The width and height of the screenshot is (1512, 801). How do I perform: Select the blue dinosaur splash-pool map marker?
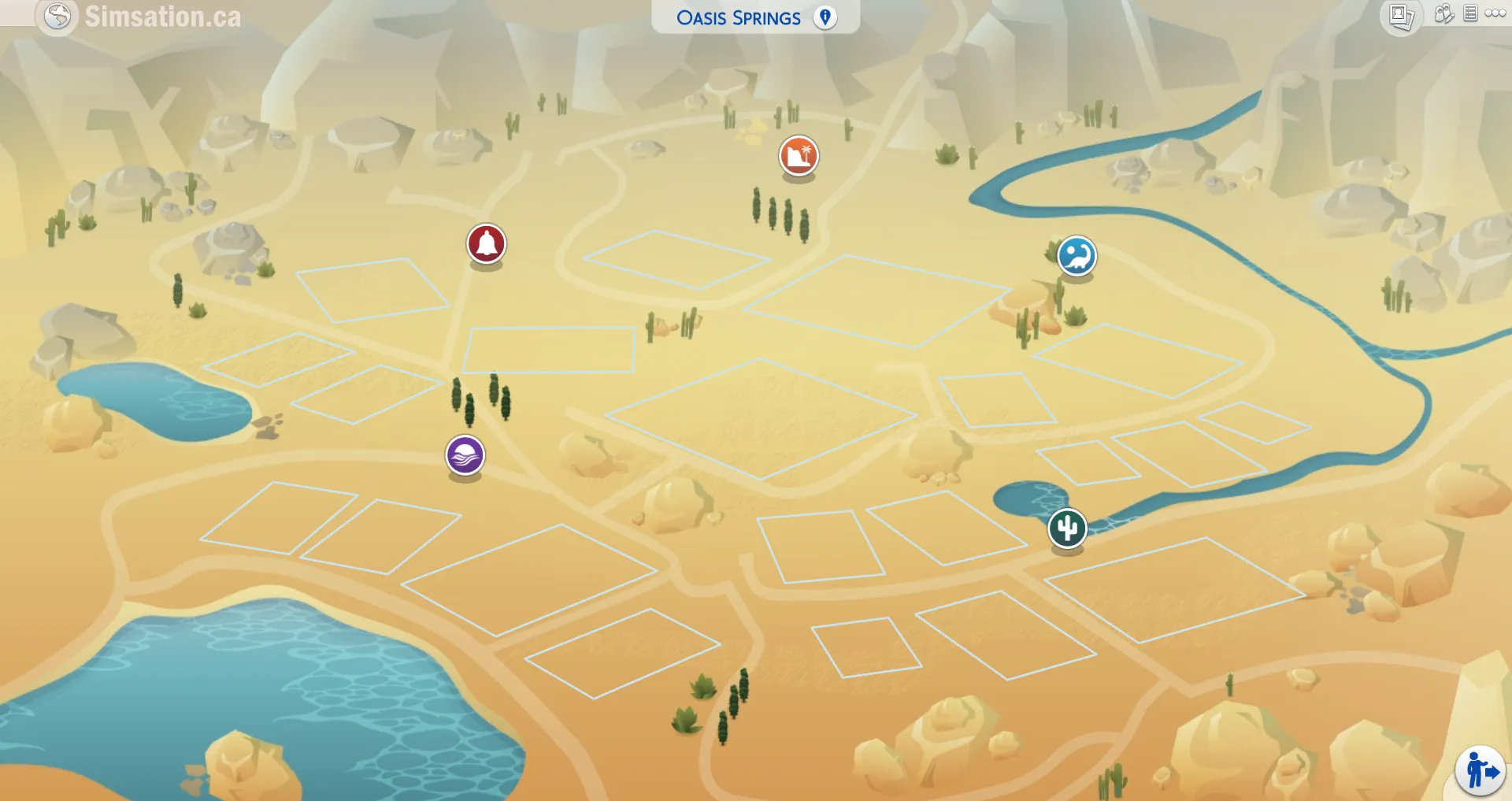[1076, 257]
